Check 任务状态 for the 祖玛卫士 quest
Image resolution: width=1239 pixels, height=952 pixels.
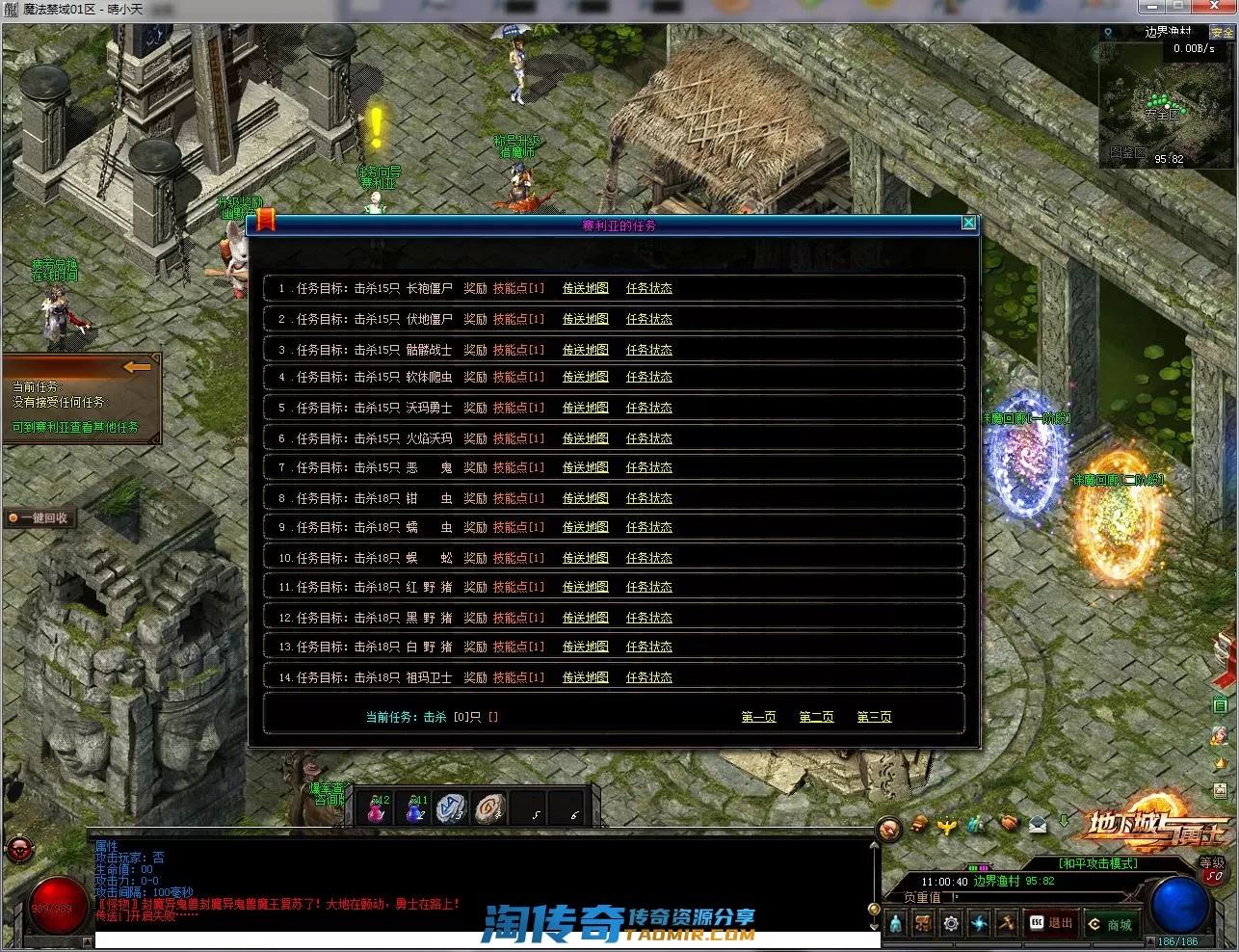pyautogui.click(x=648, y=677)
